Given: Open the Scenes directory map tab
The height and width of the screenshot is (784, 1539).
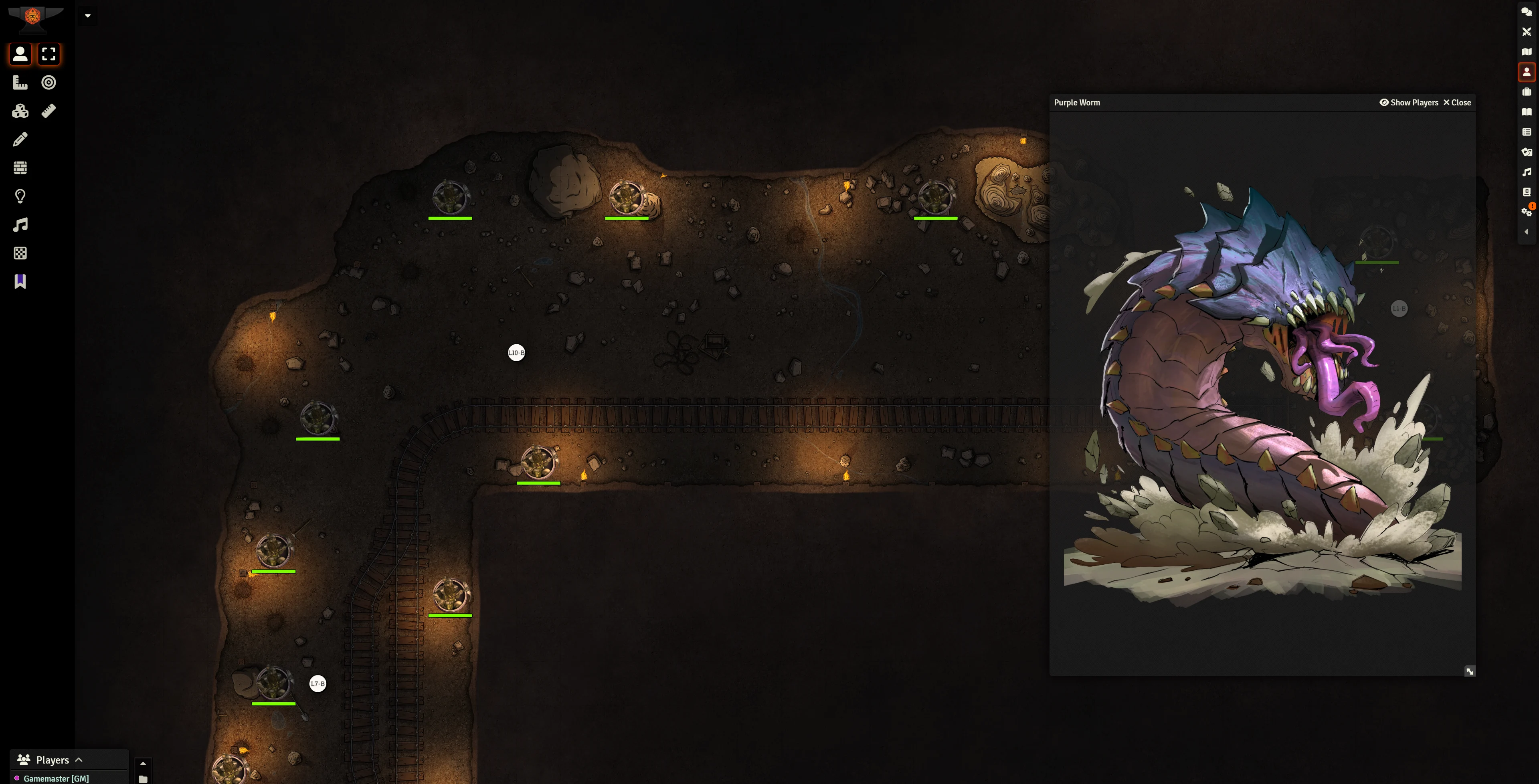Looking at the screenshot, I should coord(1526,52).
